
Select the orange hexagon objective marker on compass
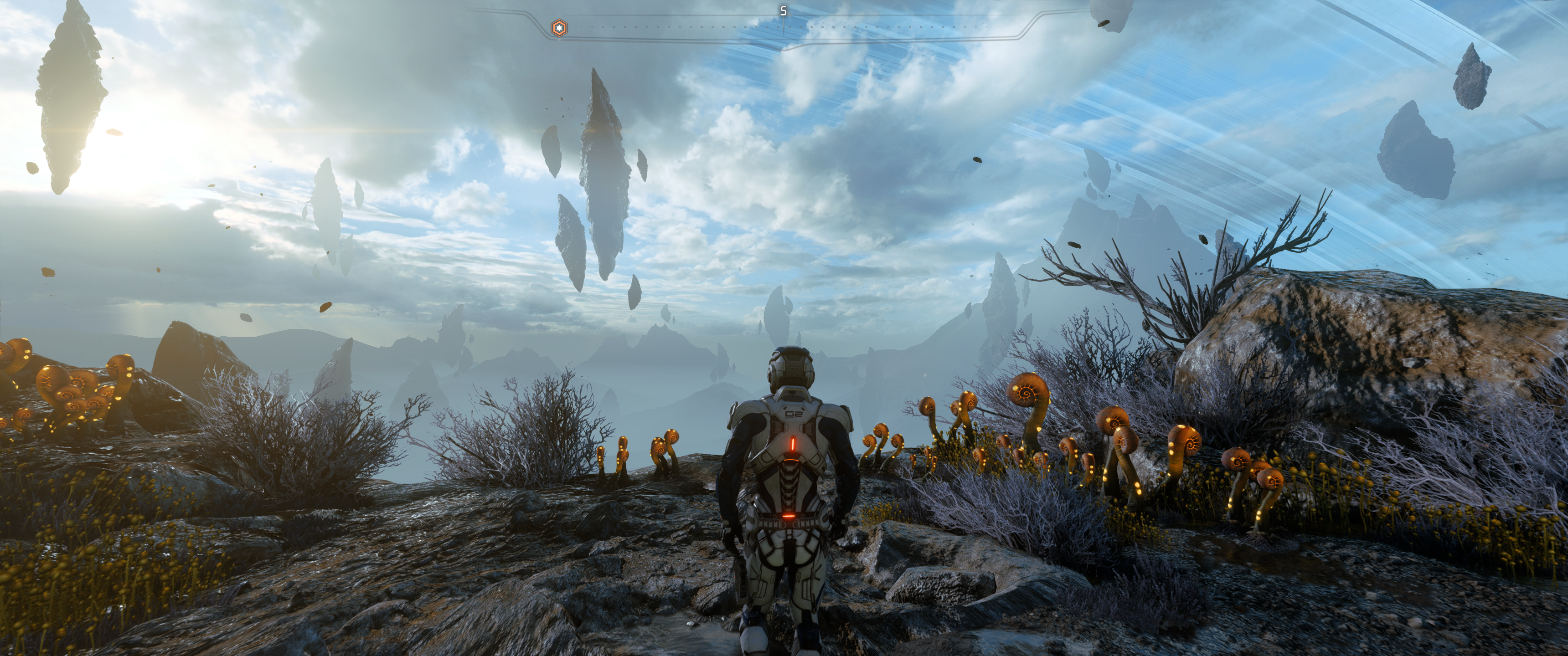(559, 28)
